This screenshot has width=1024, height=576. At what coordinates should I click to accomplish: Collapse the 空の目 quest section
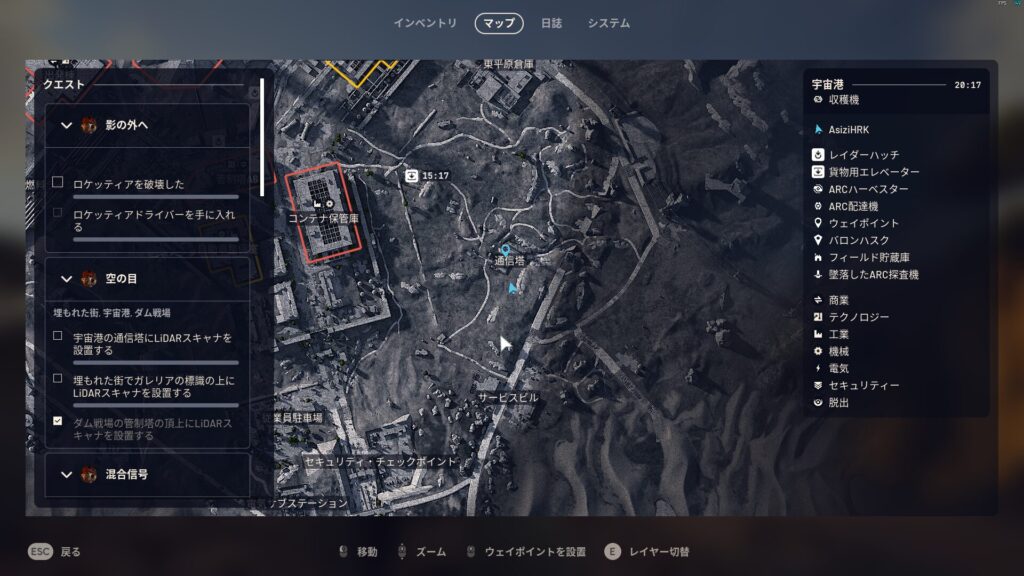click(67, 279)
